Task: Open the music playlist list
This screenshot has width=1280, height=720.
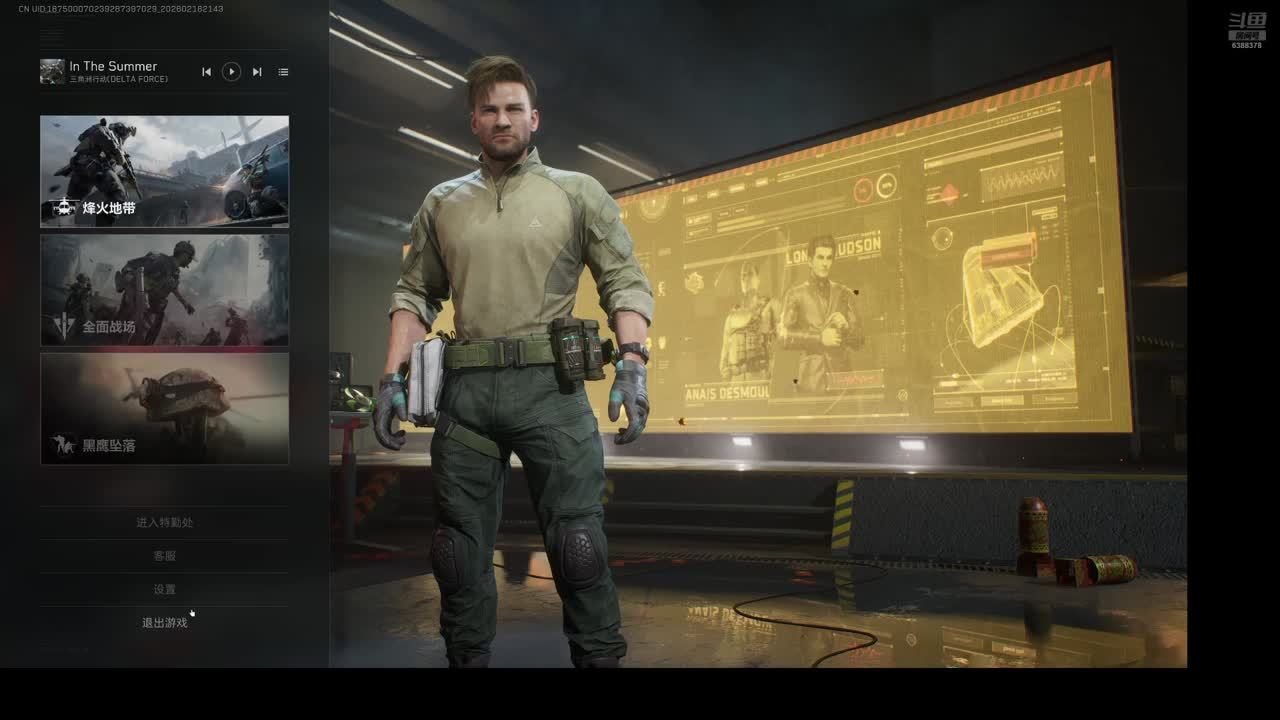Action: (x=283, y=72)
